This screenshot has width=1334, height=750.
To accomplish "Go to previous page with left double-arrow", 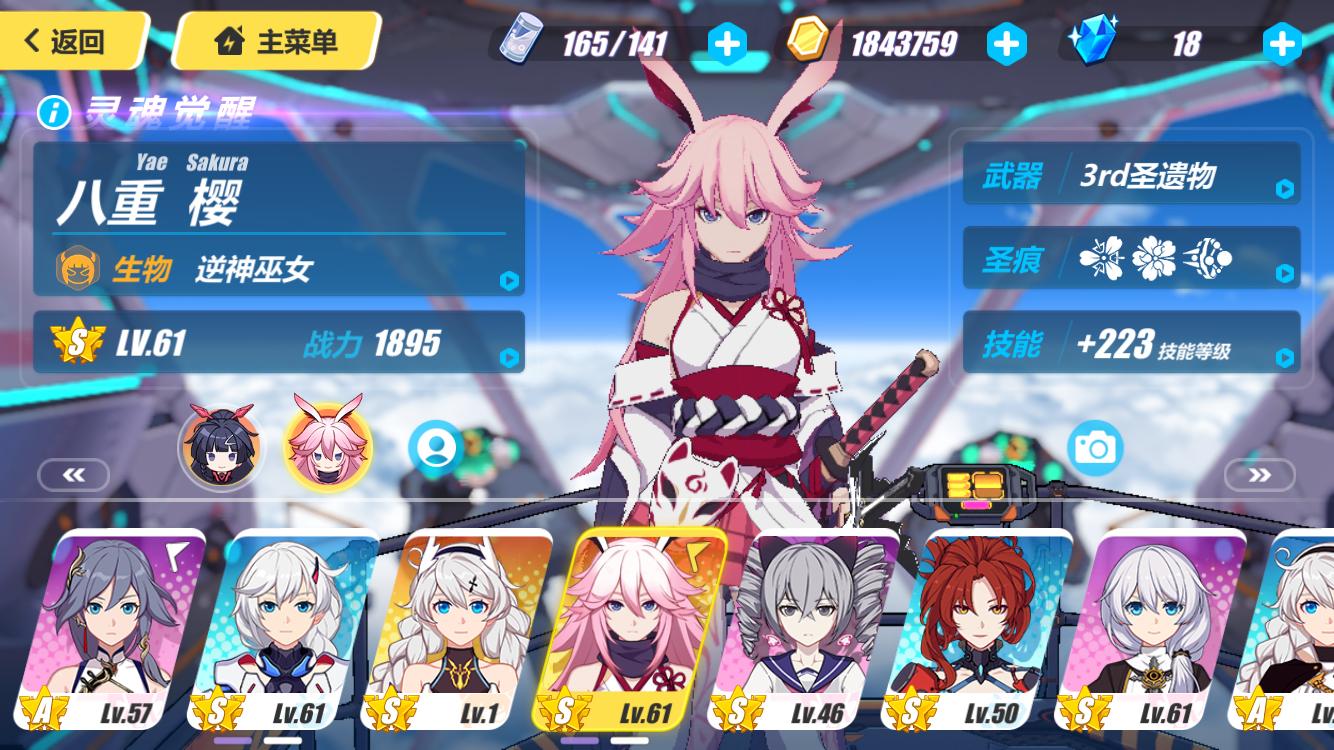I will (x=74, y=475).
